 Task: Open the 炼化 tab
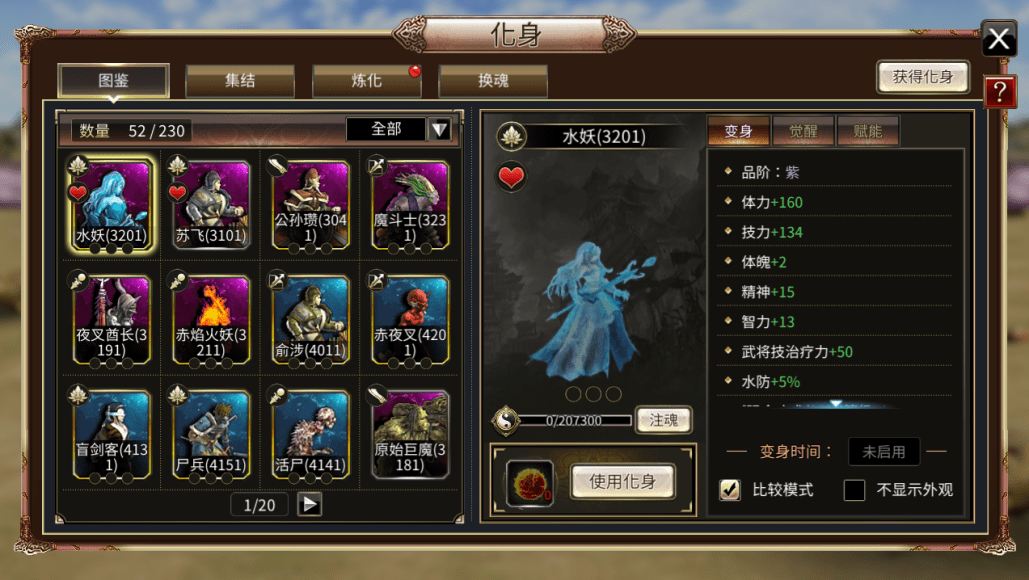point(366,81)
